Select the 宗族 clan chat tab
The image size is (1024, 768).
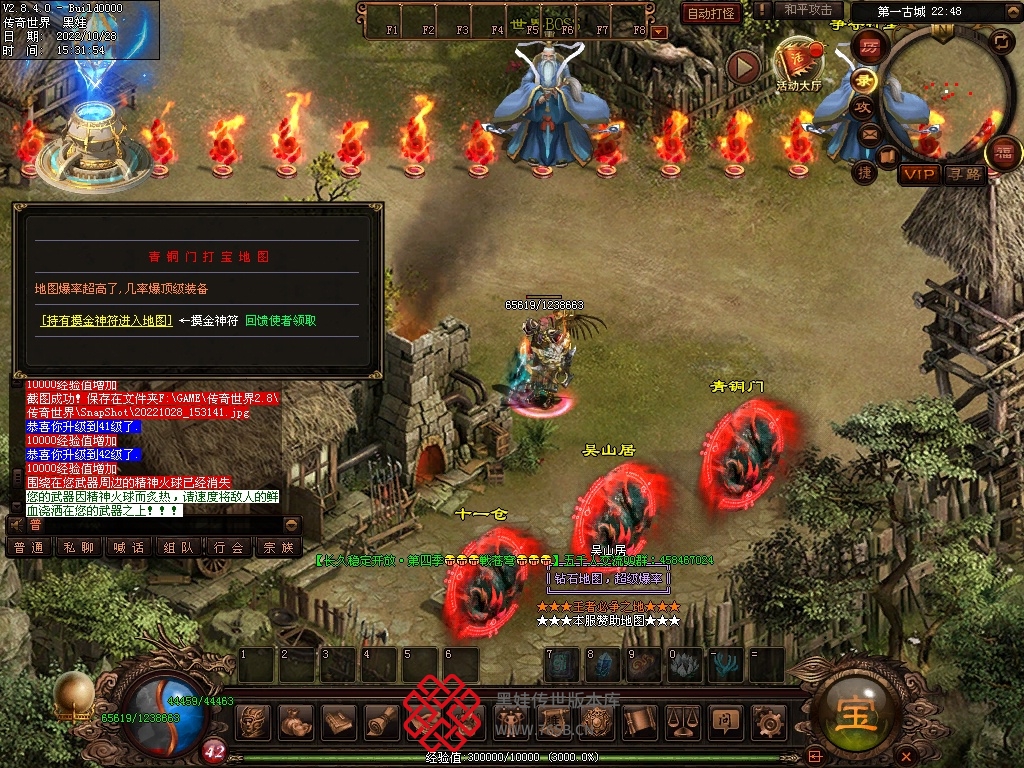coord(278,548)
